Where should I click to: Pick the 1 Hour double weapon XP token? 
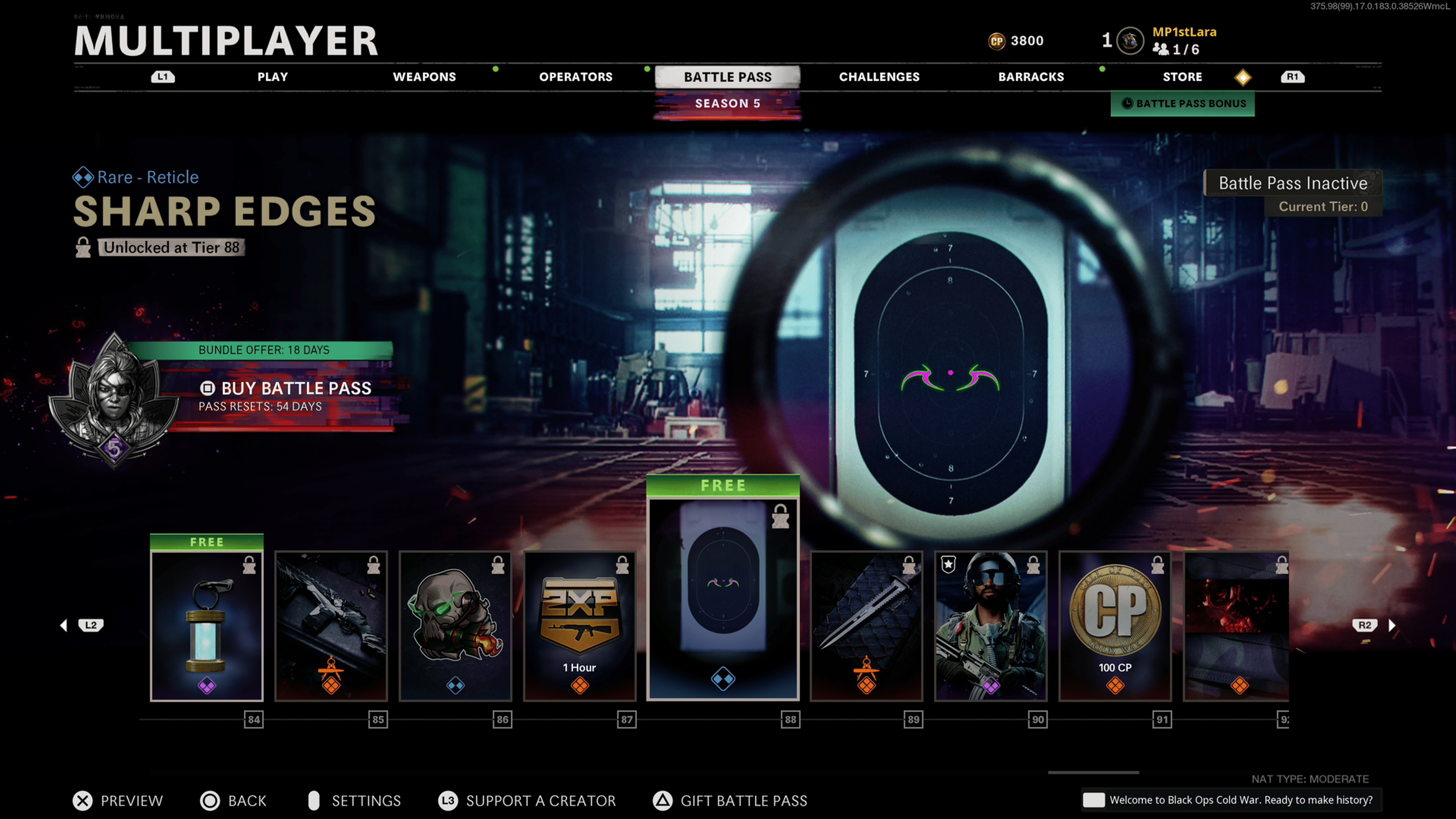580,626
